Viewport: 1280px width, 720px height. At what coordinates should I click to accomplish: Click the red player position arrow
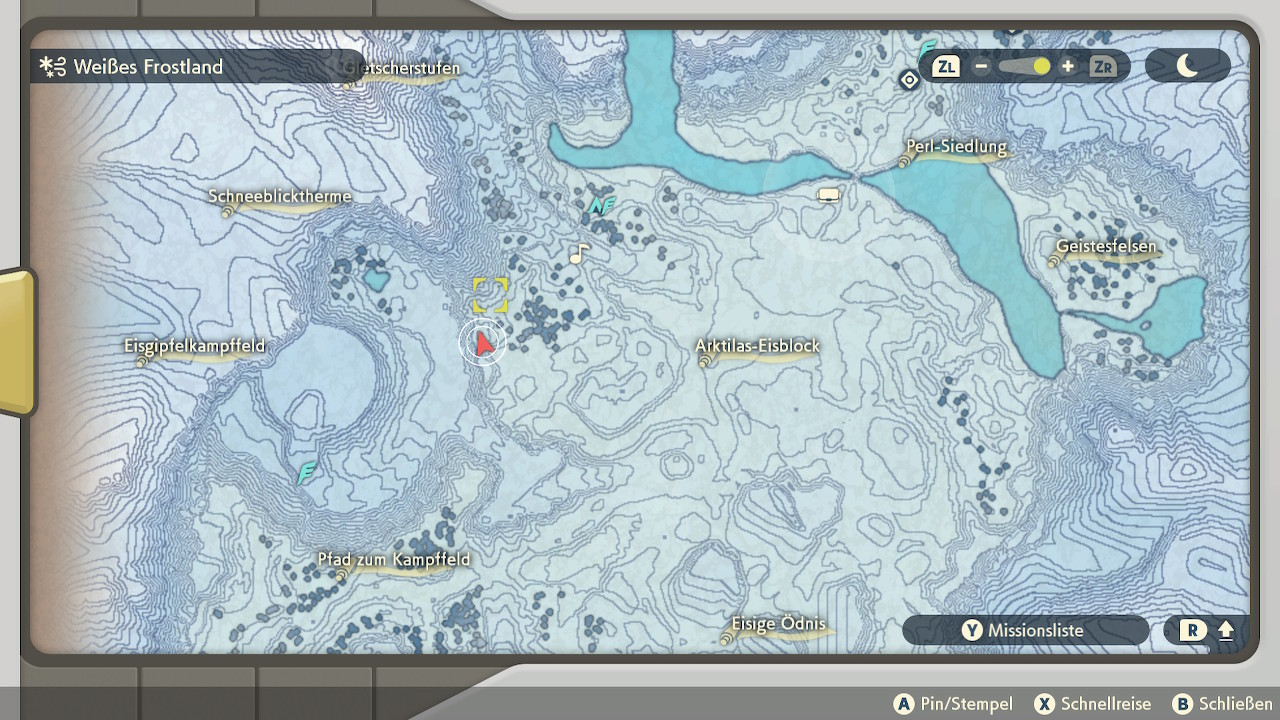tap(484, 344)
